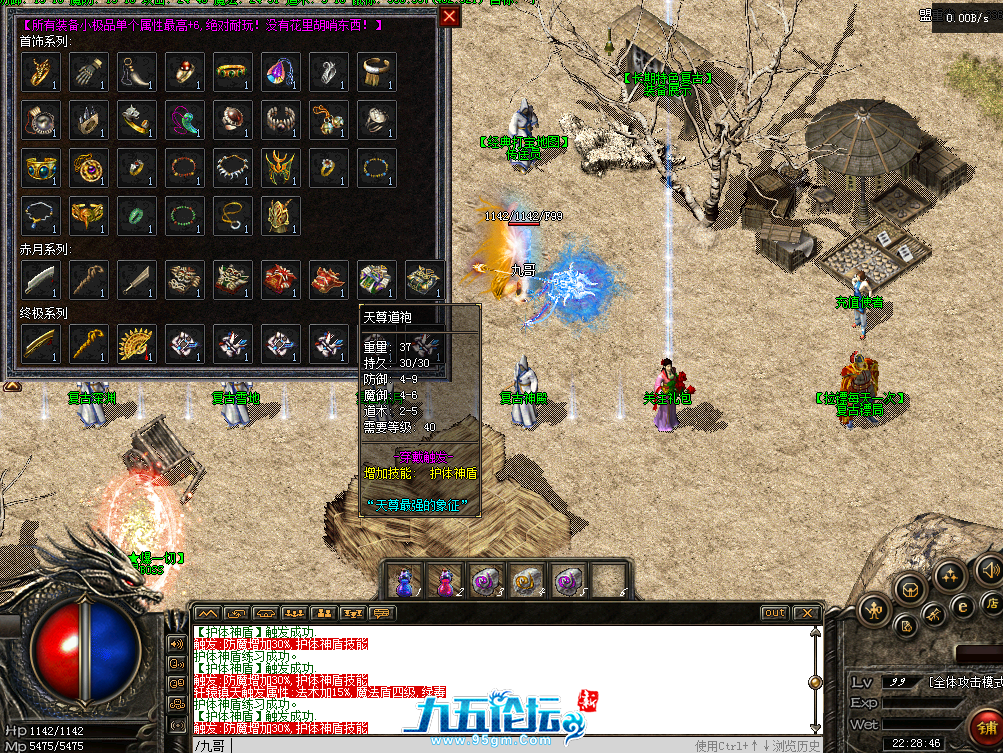Select the golden fan in bottom row
Image resolution: width=1003 pixels, height=753 pixels.
[x=137, y=344]
